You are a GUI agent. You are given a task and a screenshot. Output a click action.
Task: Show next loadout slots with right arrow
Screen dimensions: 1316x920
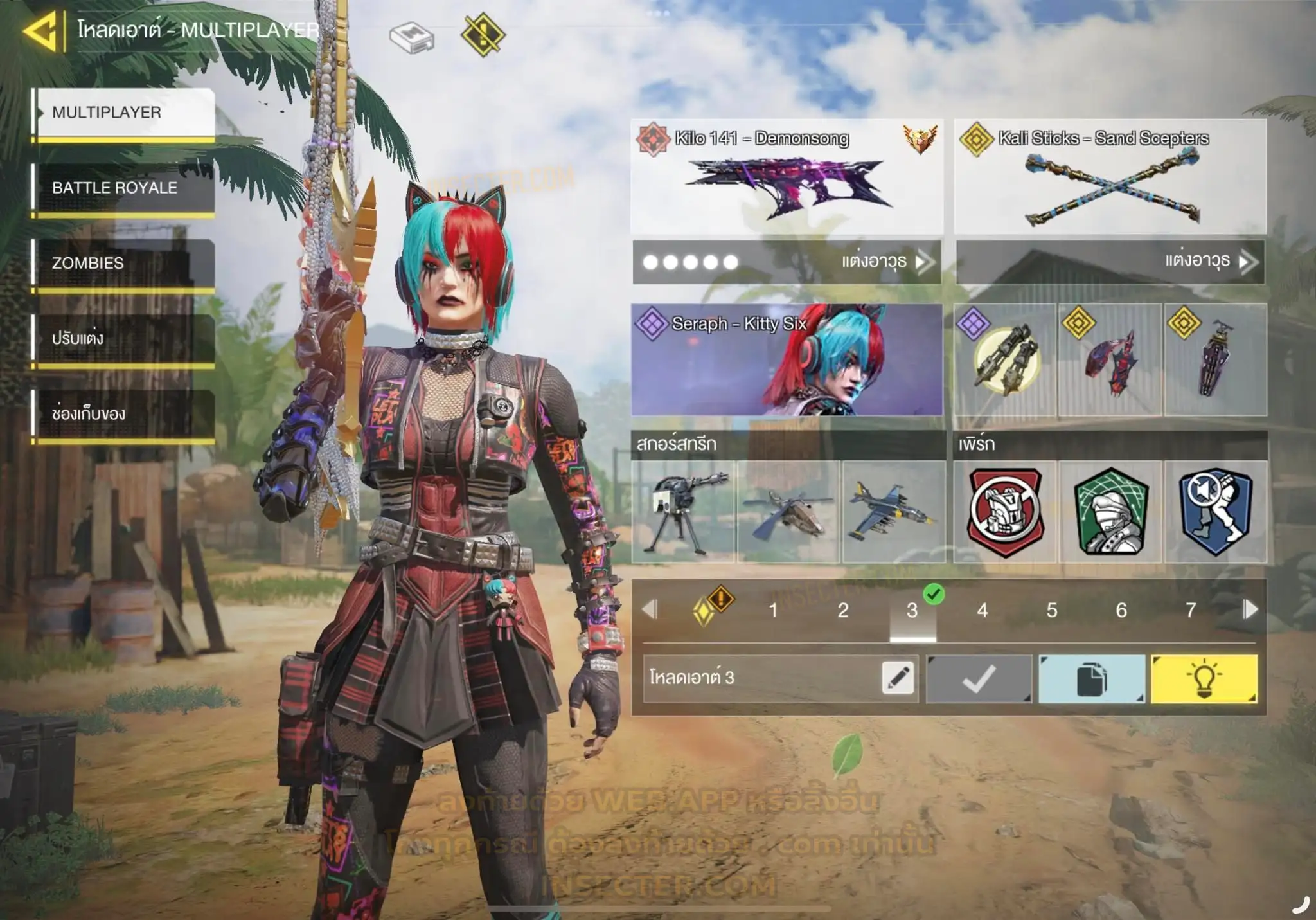[x=1250, y=609]
